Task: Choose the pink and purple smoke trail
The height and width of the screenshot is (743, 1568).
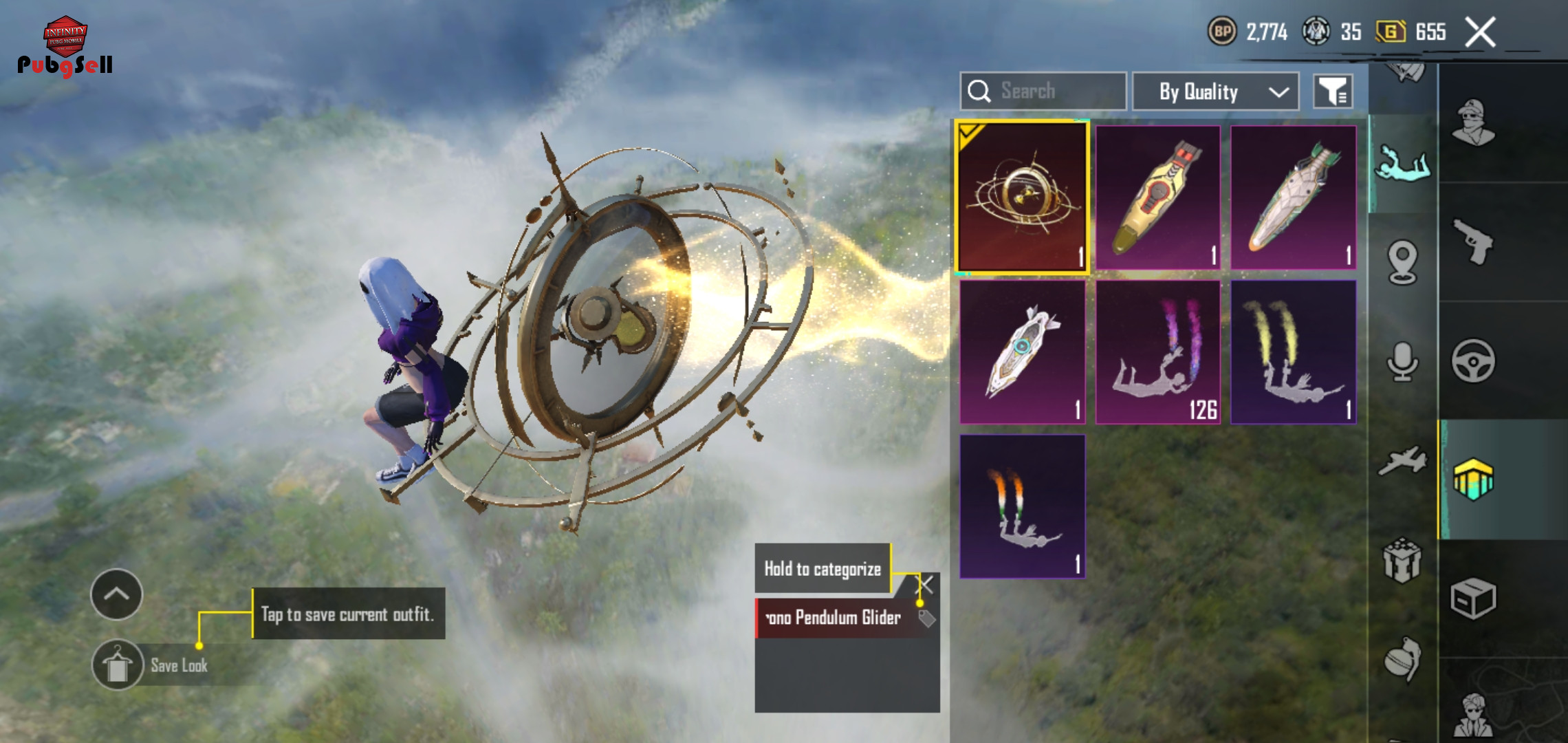Action: point(1158,352)
